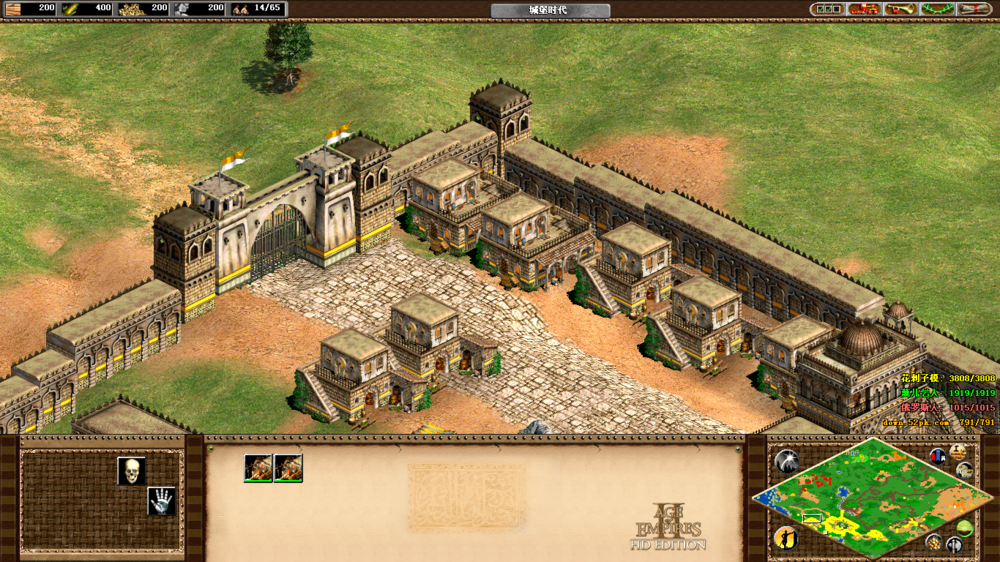Select the hand stop command

(x=161, y=501)
